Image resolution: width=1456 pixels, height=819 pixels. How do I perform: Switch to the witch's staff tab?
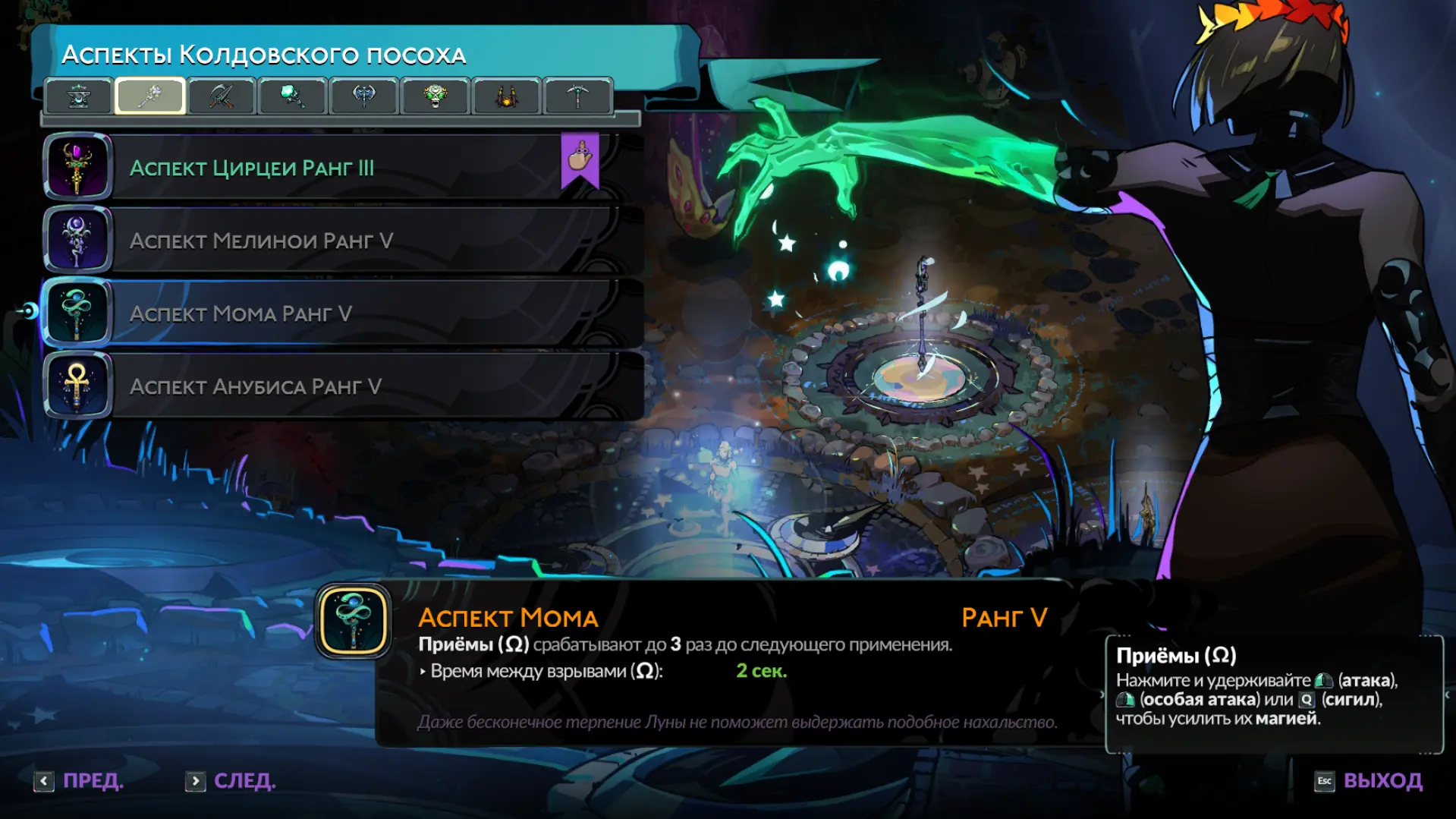150,96
